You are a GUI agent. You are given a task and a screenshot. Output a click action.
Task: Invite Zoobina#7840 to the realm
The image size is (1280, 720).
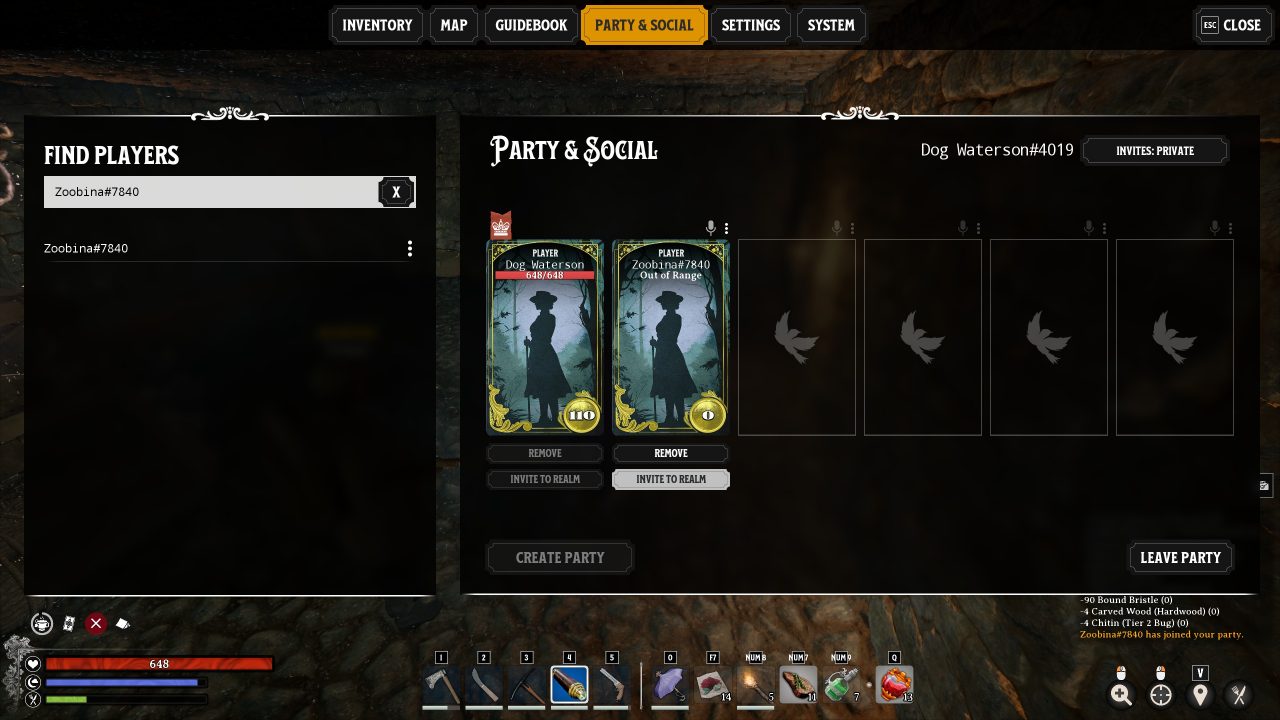coord(671,479)
